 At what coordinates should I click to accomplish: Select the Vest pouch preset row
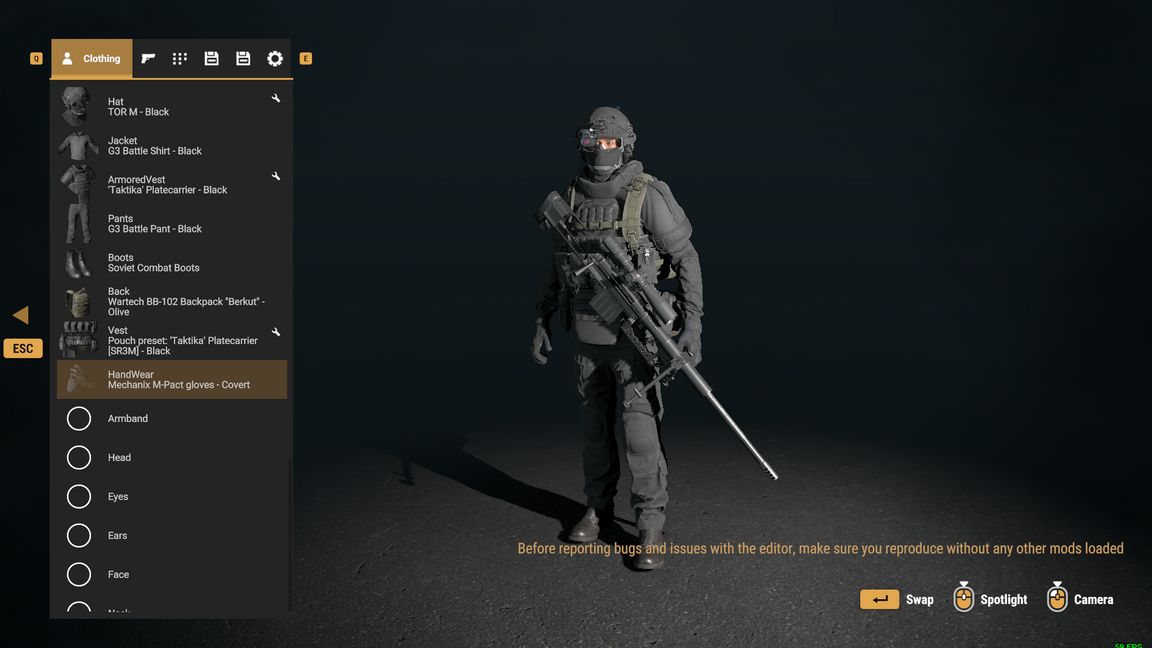pos(170,341)
